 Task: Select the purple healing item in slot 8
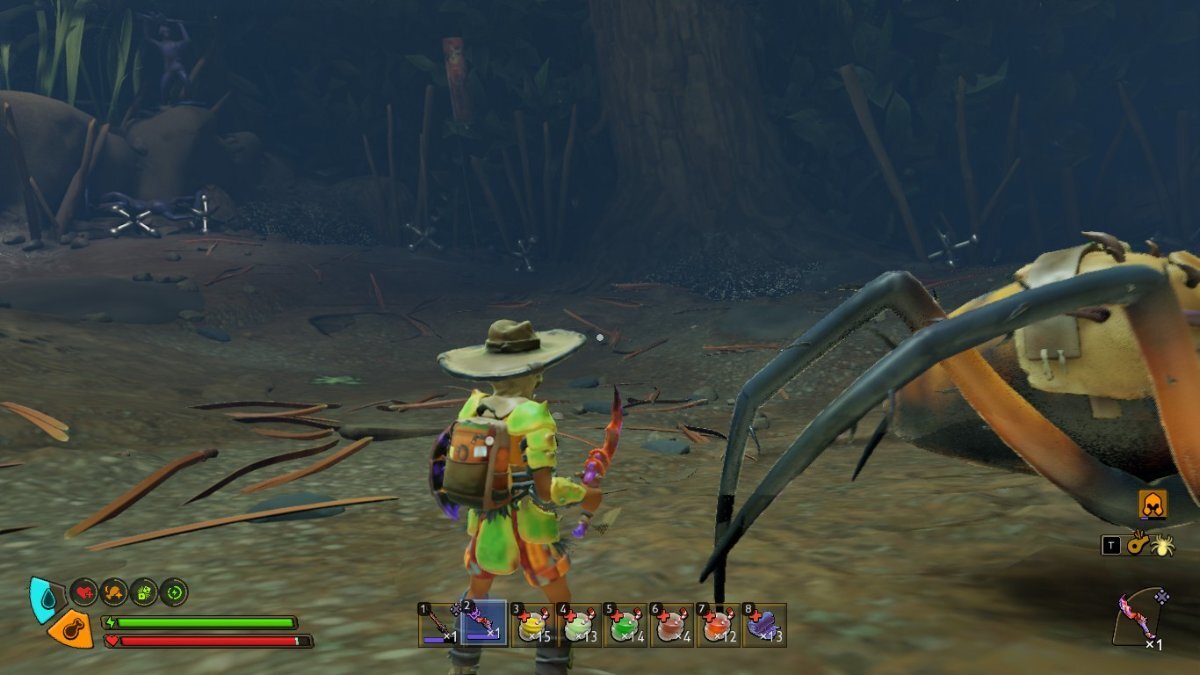coord(765,625)
